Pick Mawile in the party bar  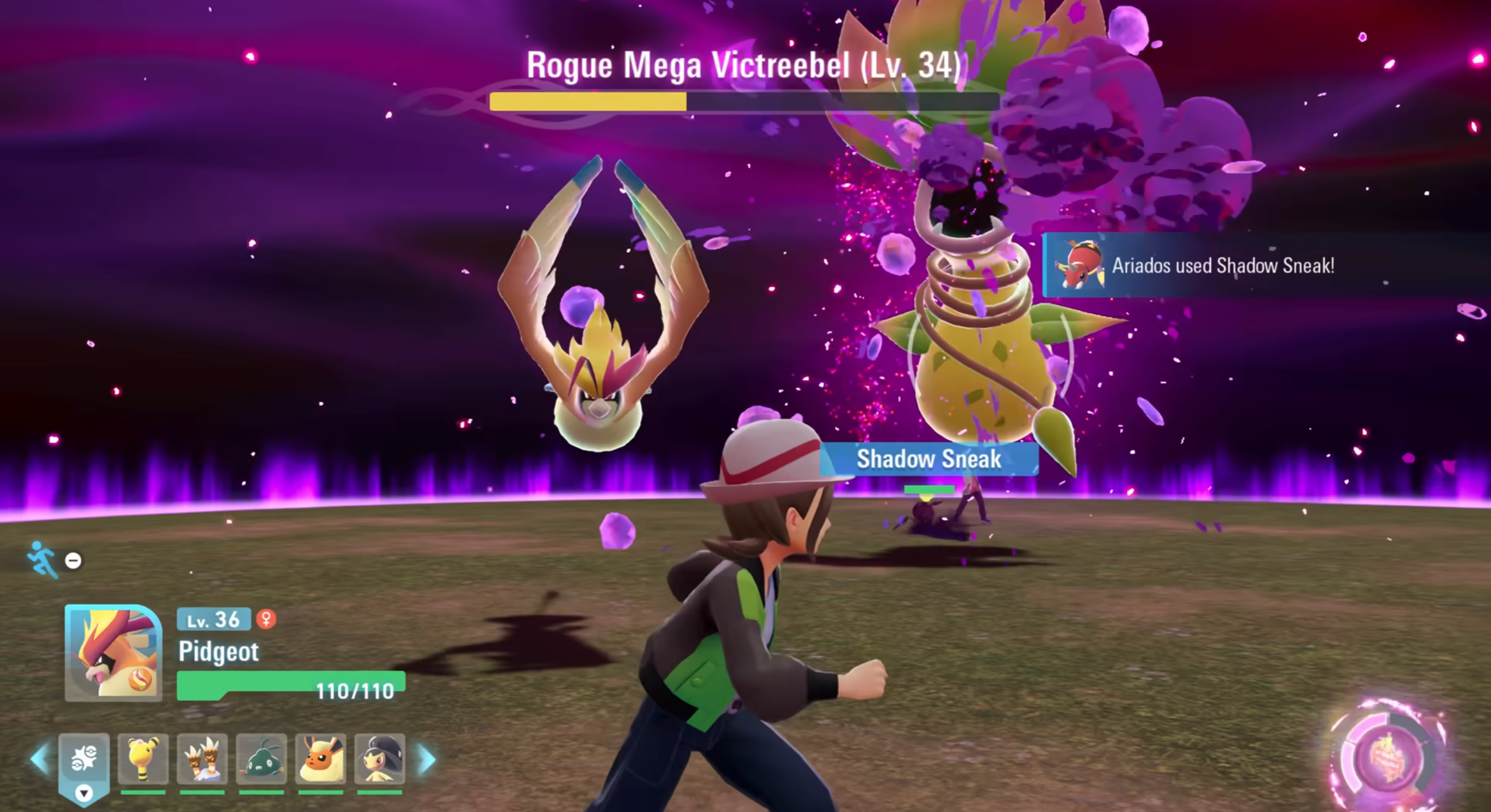point(380,758)
